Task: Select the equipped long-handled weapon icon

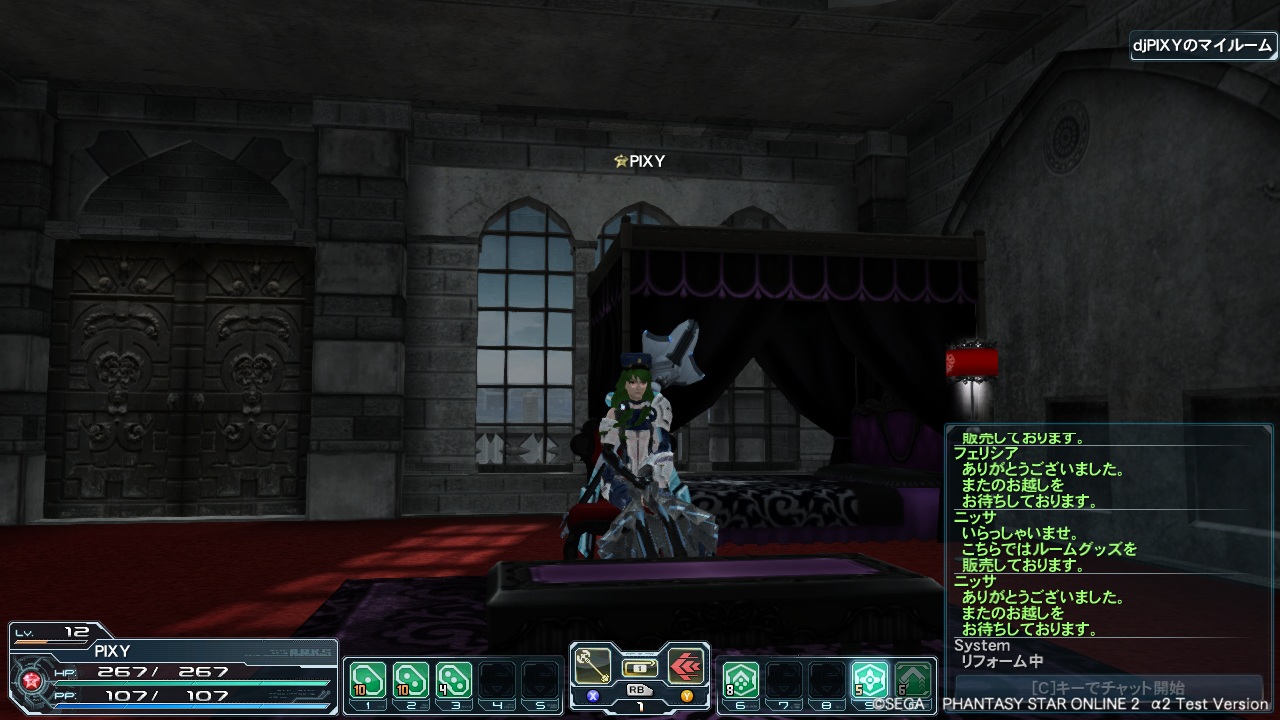Action: pyautogui.click(x=592, y=666)
